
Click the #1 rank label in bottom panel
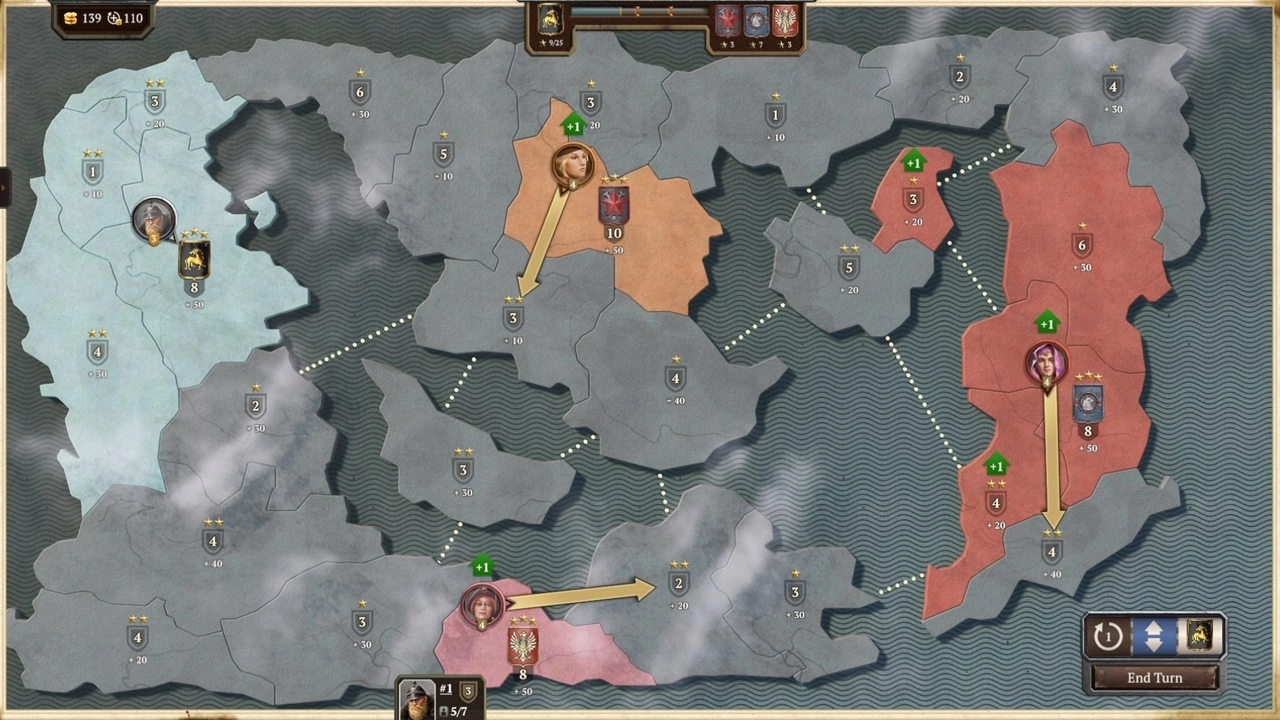click(x=444, y=688)
